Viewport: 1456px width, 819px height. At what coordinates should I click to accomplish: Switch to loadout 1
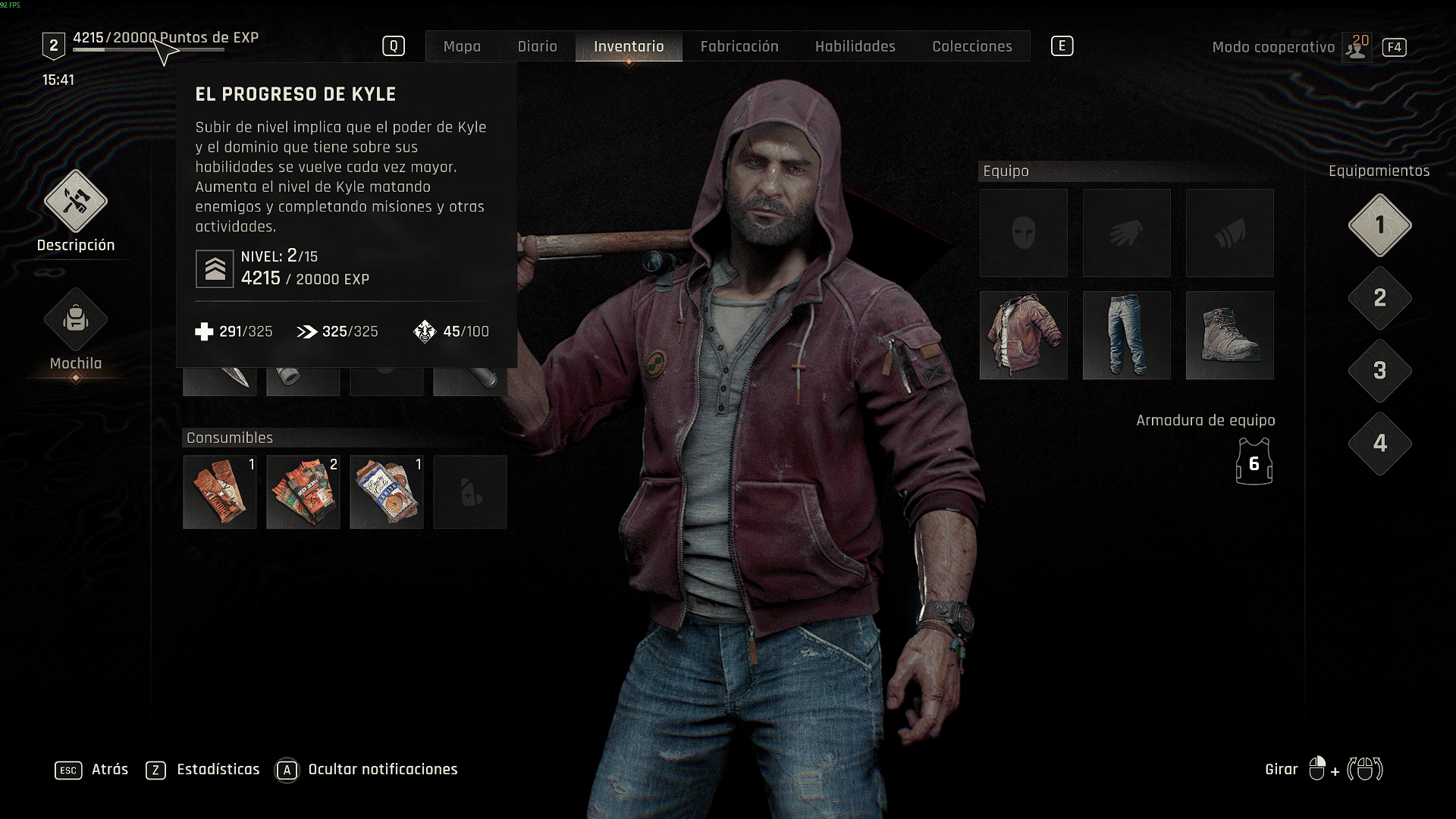(x=1379, y=225)
